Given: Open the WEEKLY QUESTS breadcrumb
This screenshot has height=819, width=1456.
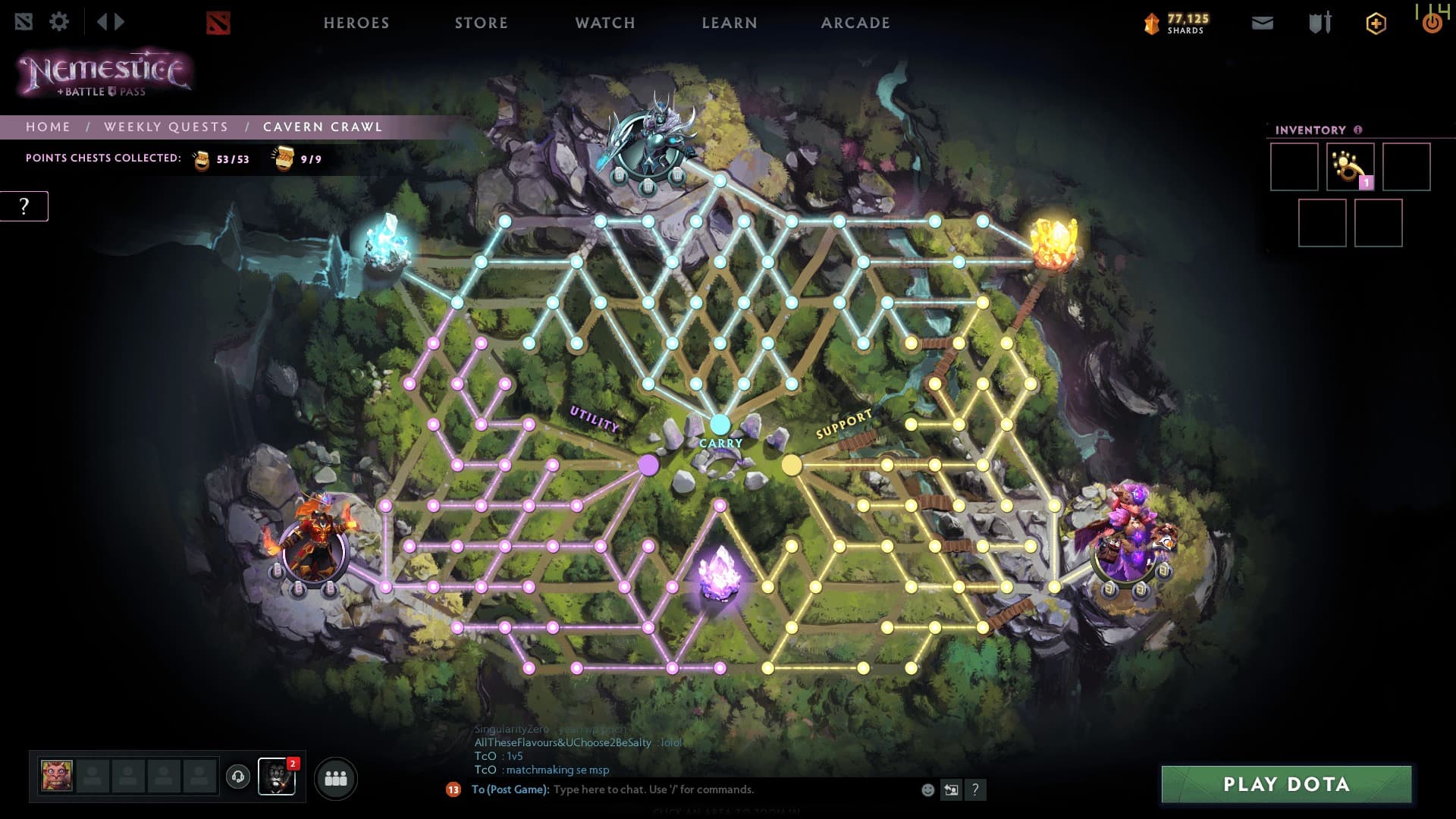Looking at the screenshot, I should pos(166,127).
